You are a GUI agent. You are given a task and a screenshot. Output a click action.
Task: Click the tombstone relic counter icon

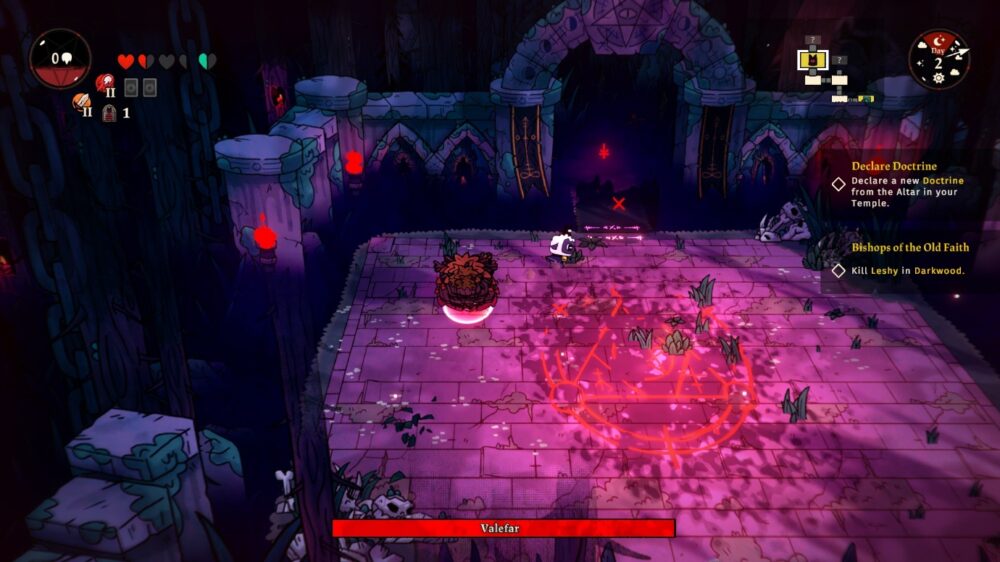(x=109, y=113)
